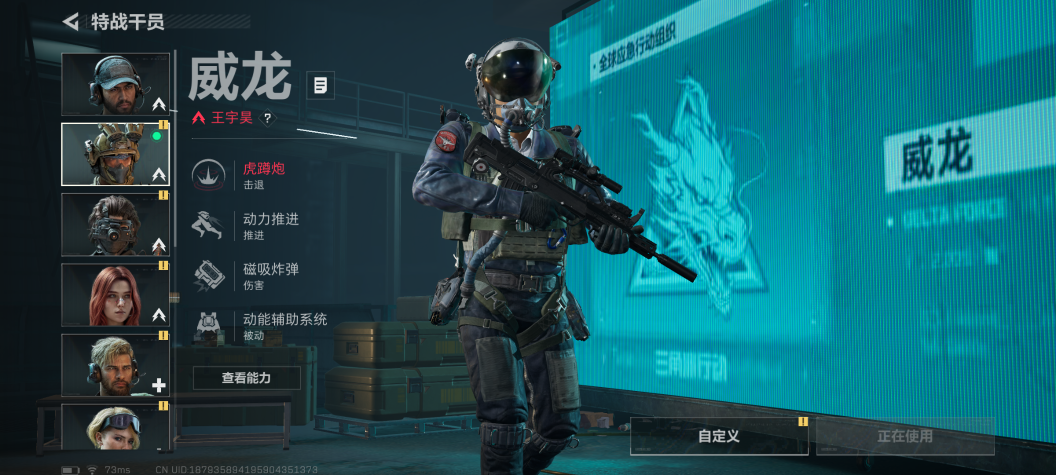The image size is (1056, 475).
Task: Open the document icon beside 威龙
Action: [320, 85]
